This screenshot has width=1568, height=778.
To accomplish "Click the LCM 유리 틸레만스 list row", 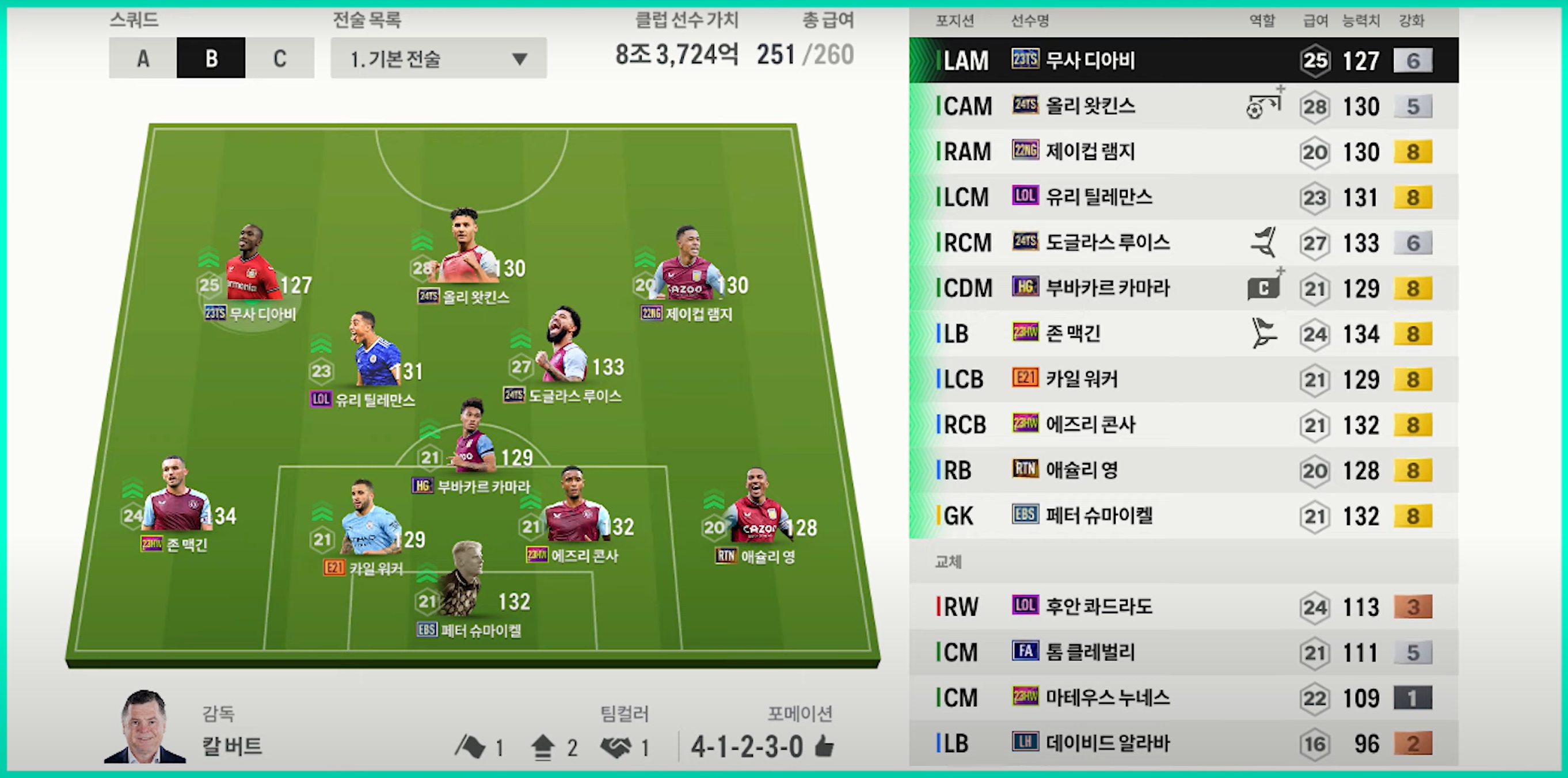I will click(1183, 197).
